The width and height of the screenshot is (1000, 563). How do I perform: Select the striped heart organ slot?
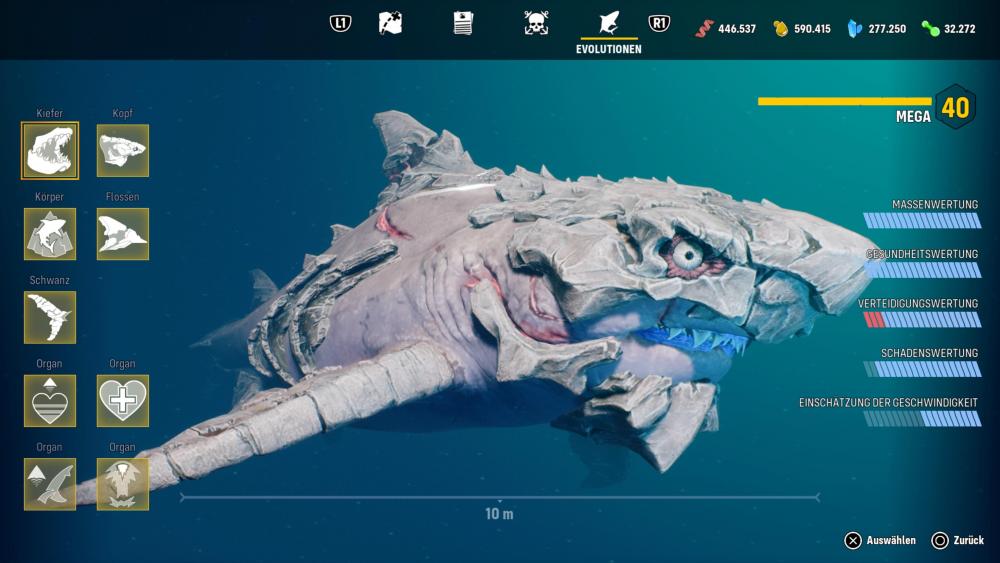(x=50, y=401)
